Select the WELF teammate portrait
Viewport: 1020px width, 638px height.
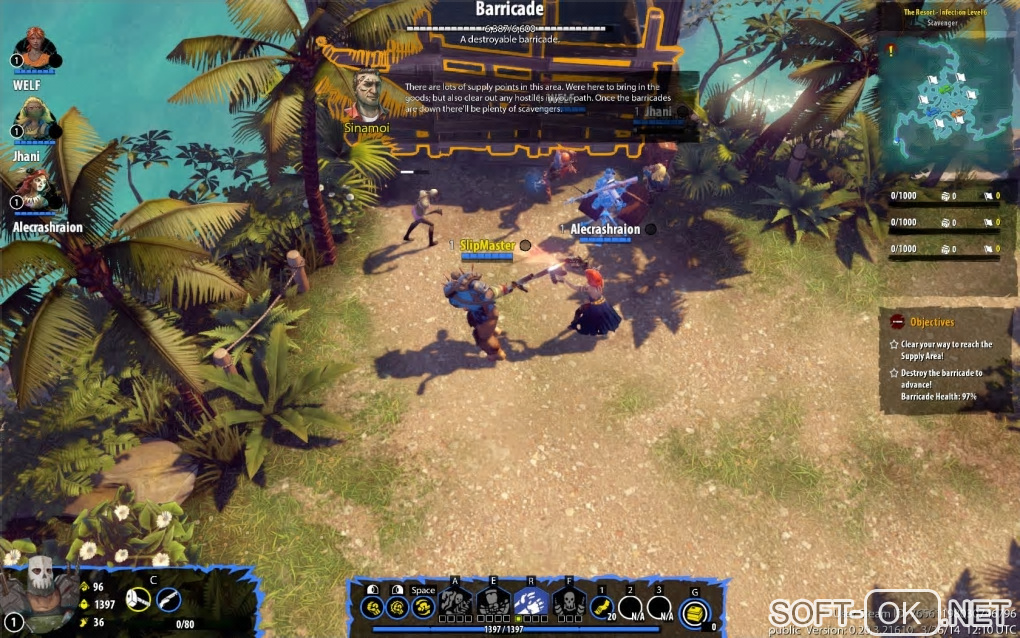pos(35,50)
